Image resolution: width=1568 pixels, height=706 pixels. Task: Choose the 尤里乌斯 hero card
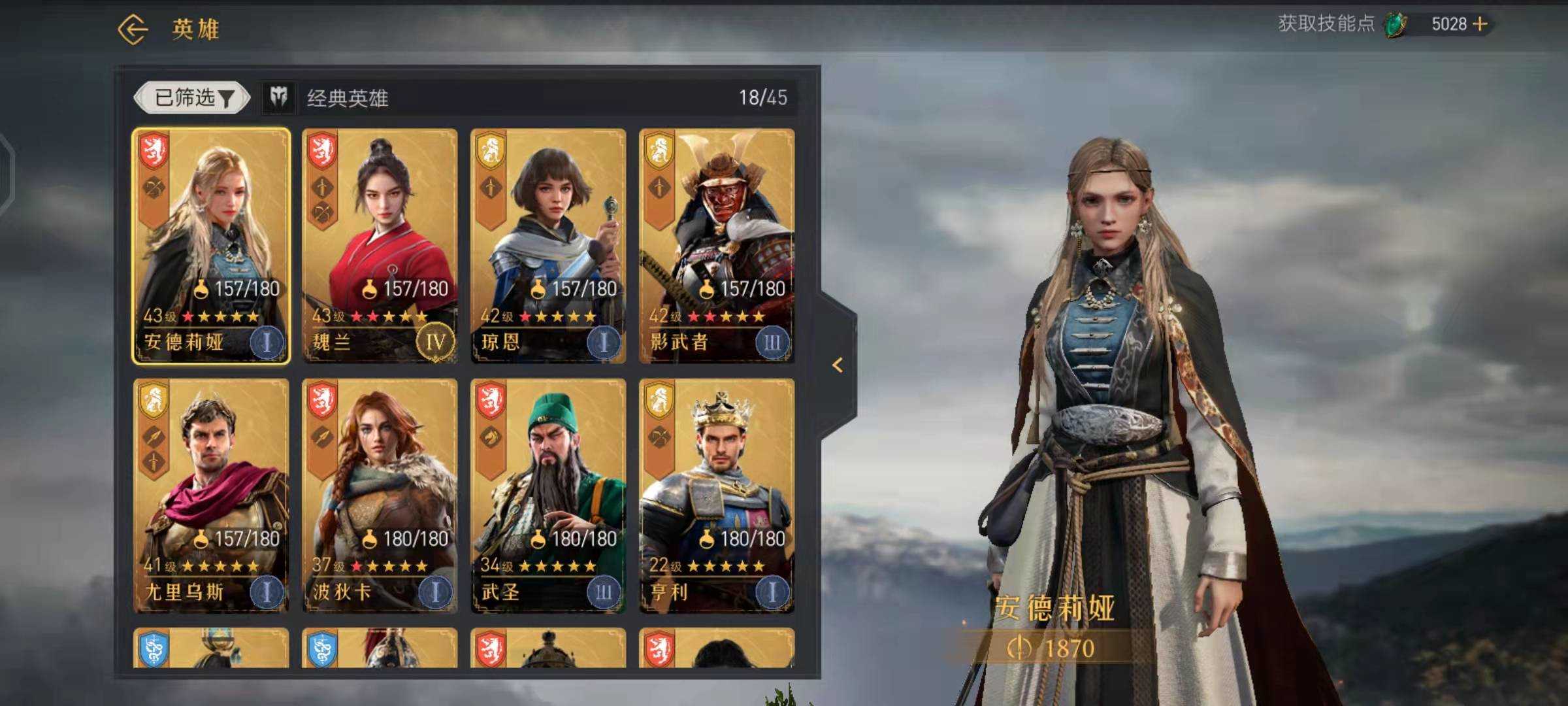click(211, 495)
